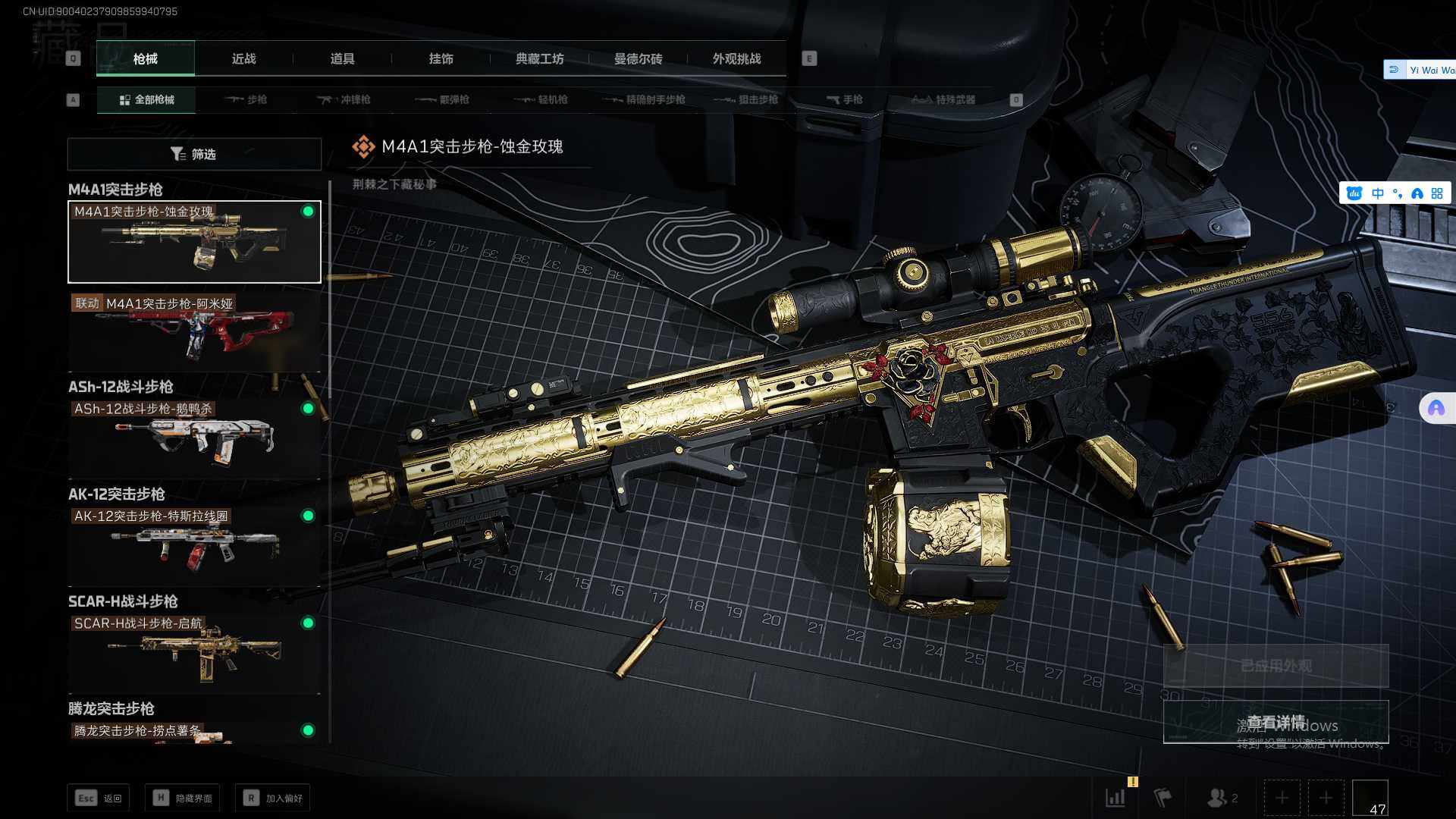Click 查看详情 to view skin details
The width and height of the screenshot is (1456, 819).
pos(1276,722)
